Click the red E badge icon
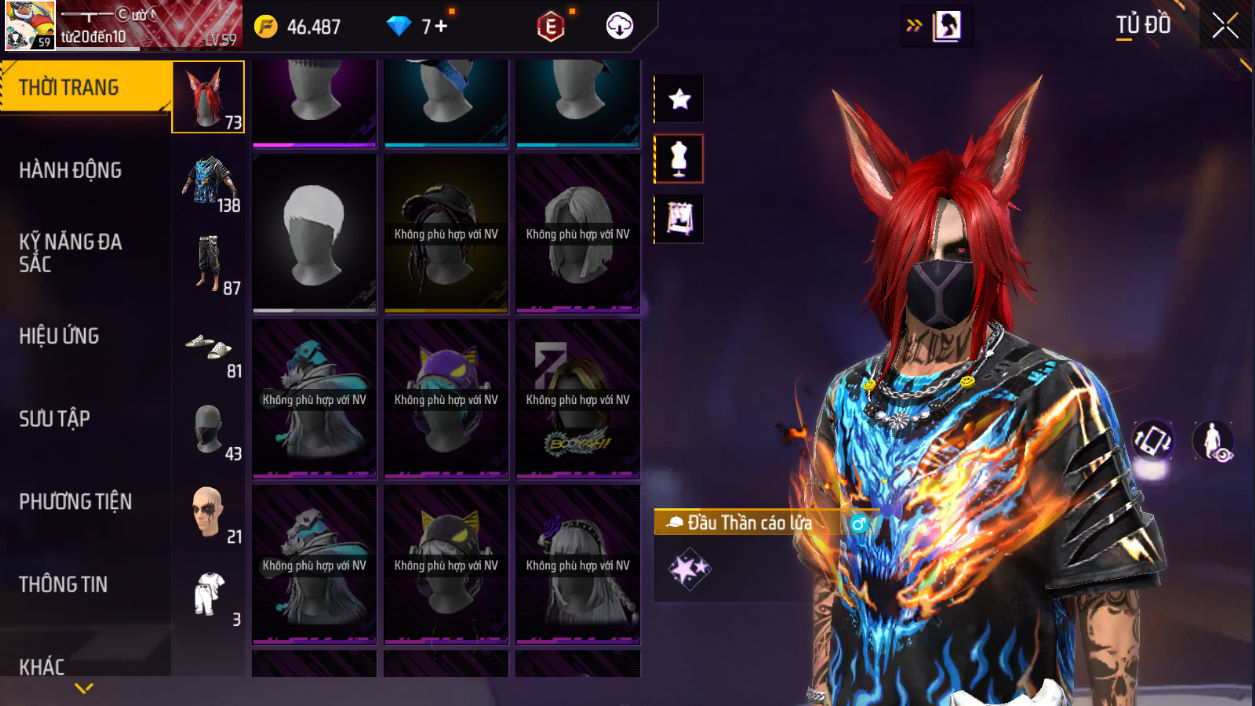 coord(550,27)
